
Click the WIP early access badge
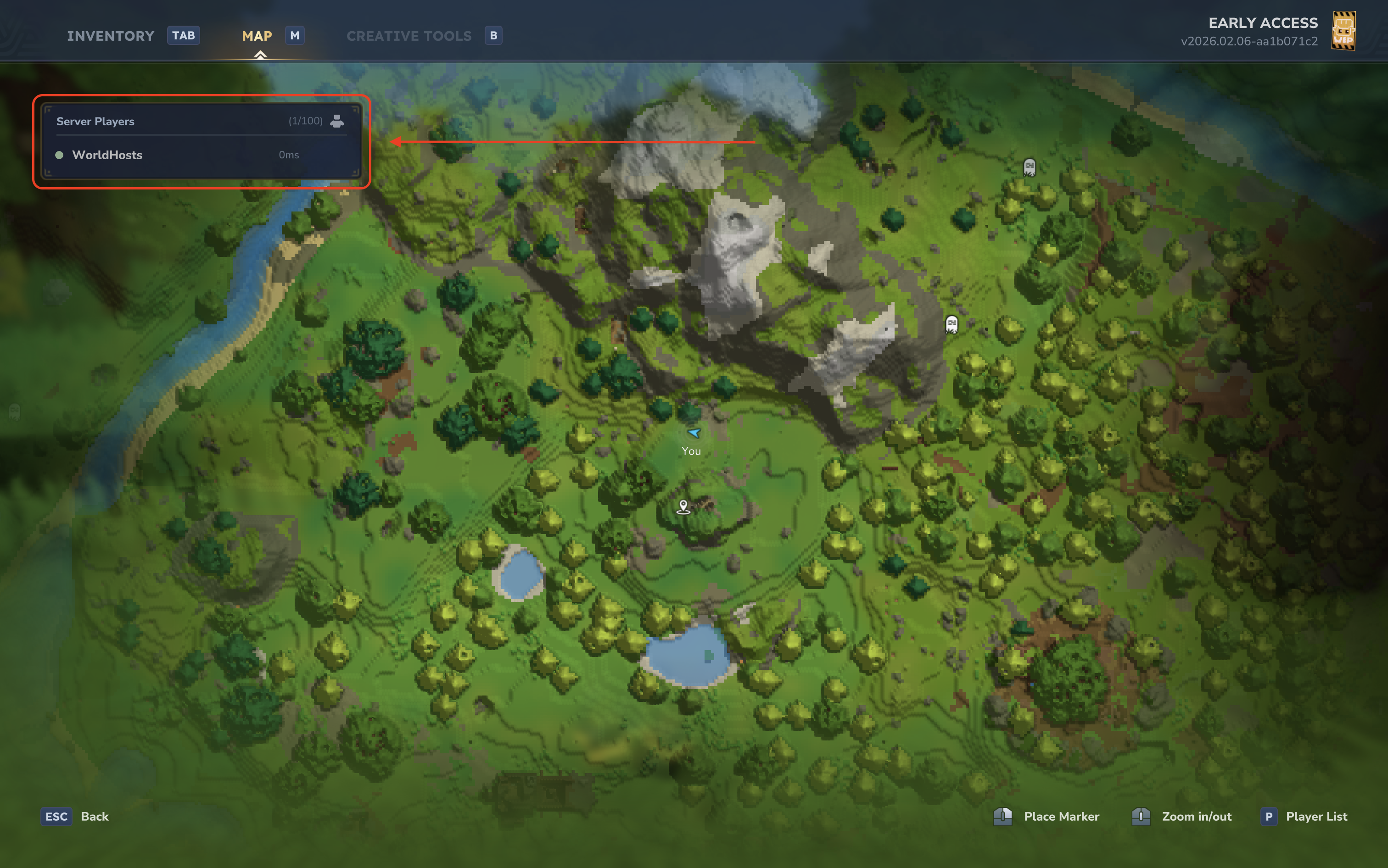(x=1343, y=32)
